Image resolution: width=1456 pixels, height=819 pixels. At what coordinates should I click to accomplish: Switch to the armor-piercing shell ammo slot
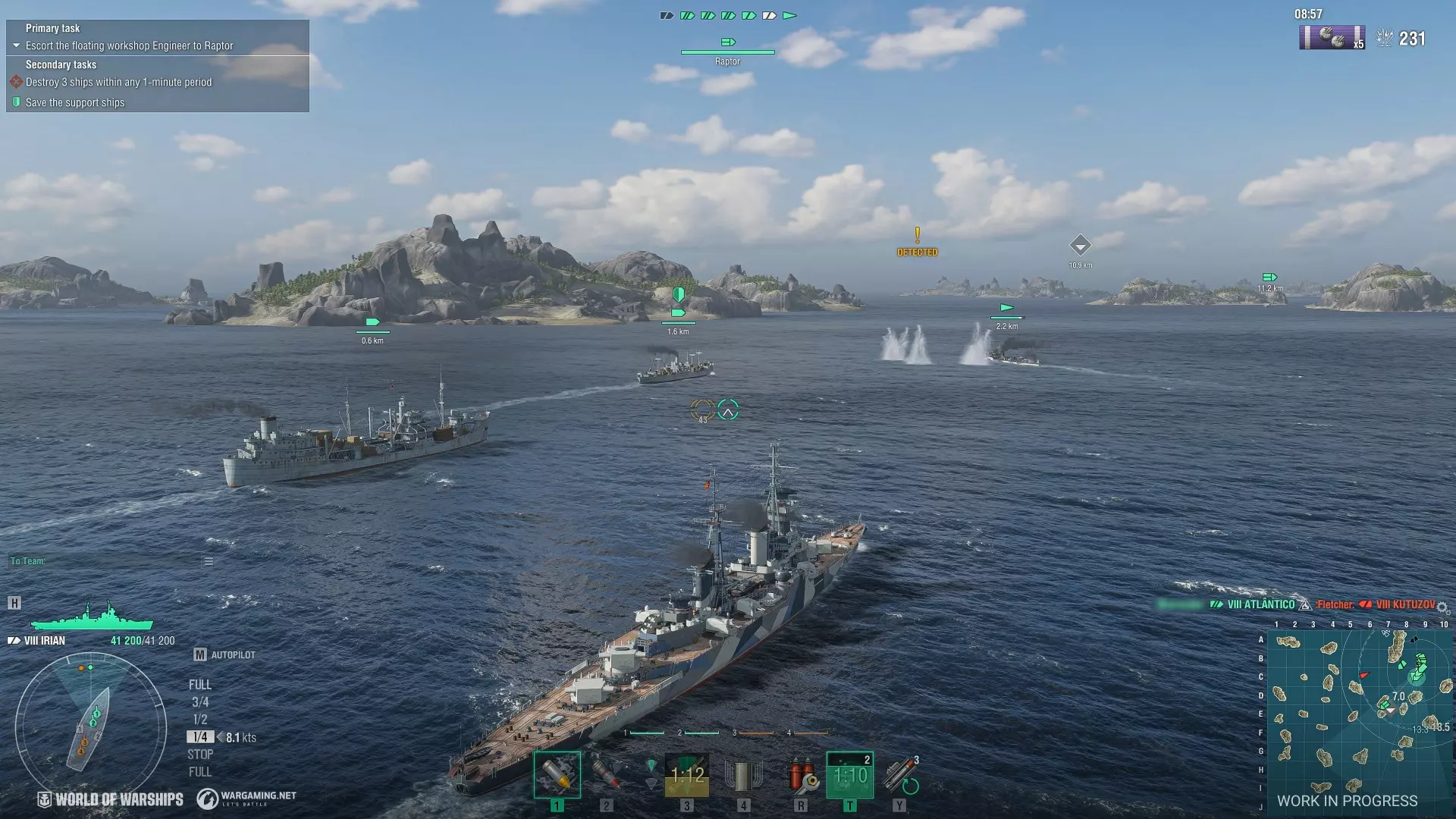(607, 775)
